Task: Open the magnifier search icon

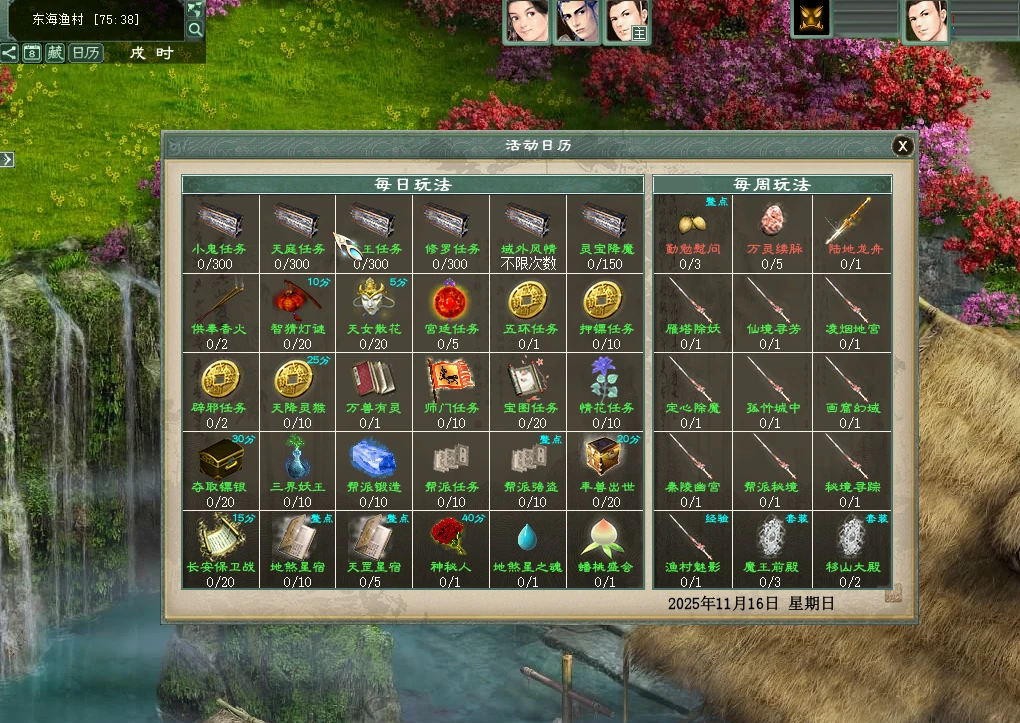Action: coord(195,29)
